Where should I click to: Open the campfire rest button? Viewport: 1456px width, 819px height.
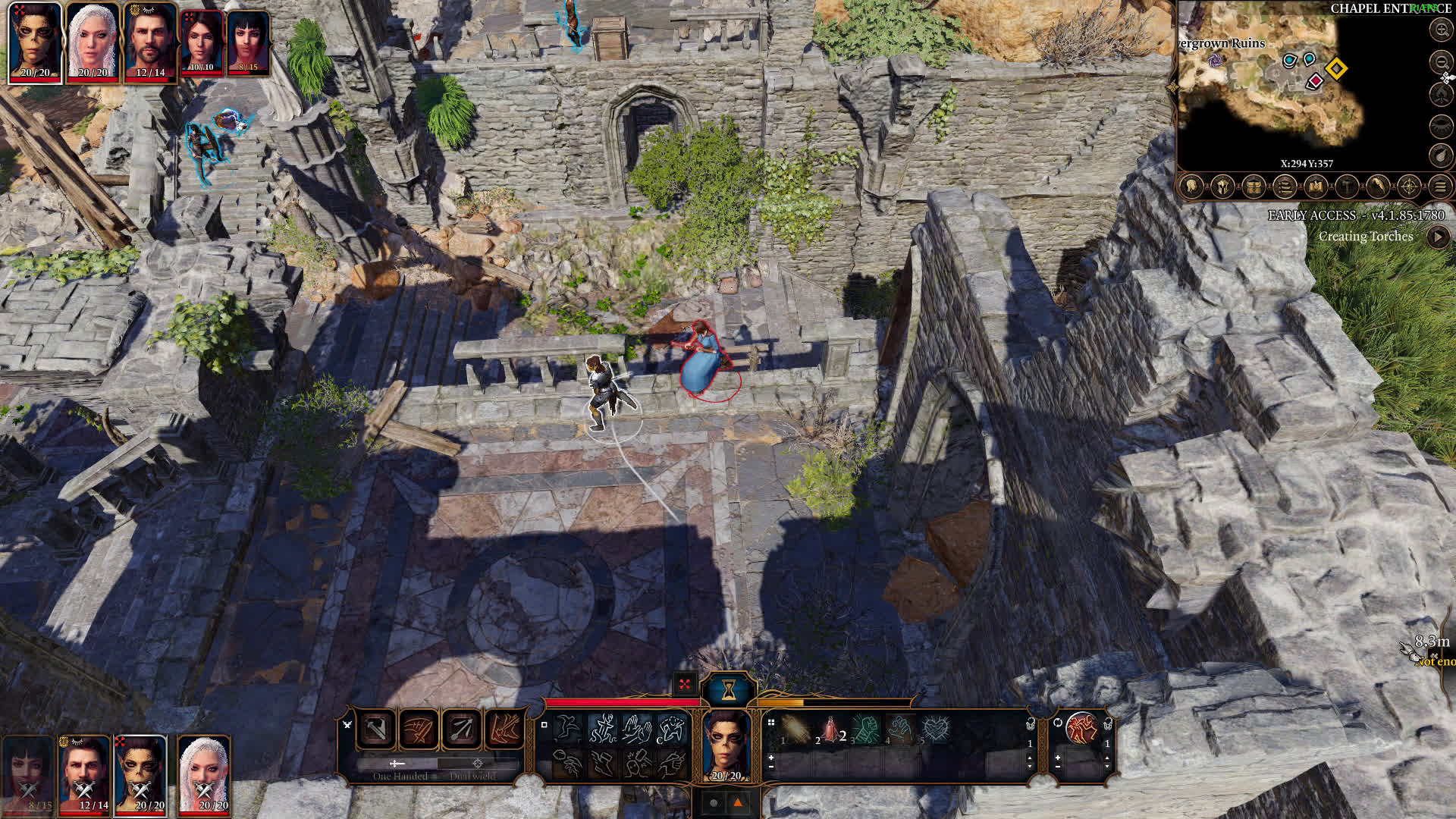(1441, 94)
